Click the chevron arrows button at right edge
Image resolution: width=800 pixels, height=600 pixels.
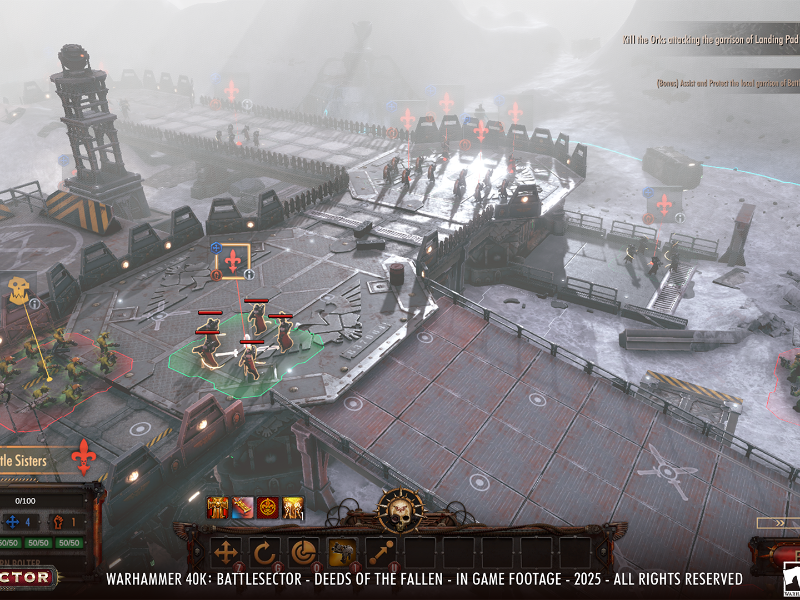point(778,522)
